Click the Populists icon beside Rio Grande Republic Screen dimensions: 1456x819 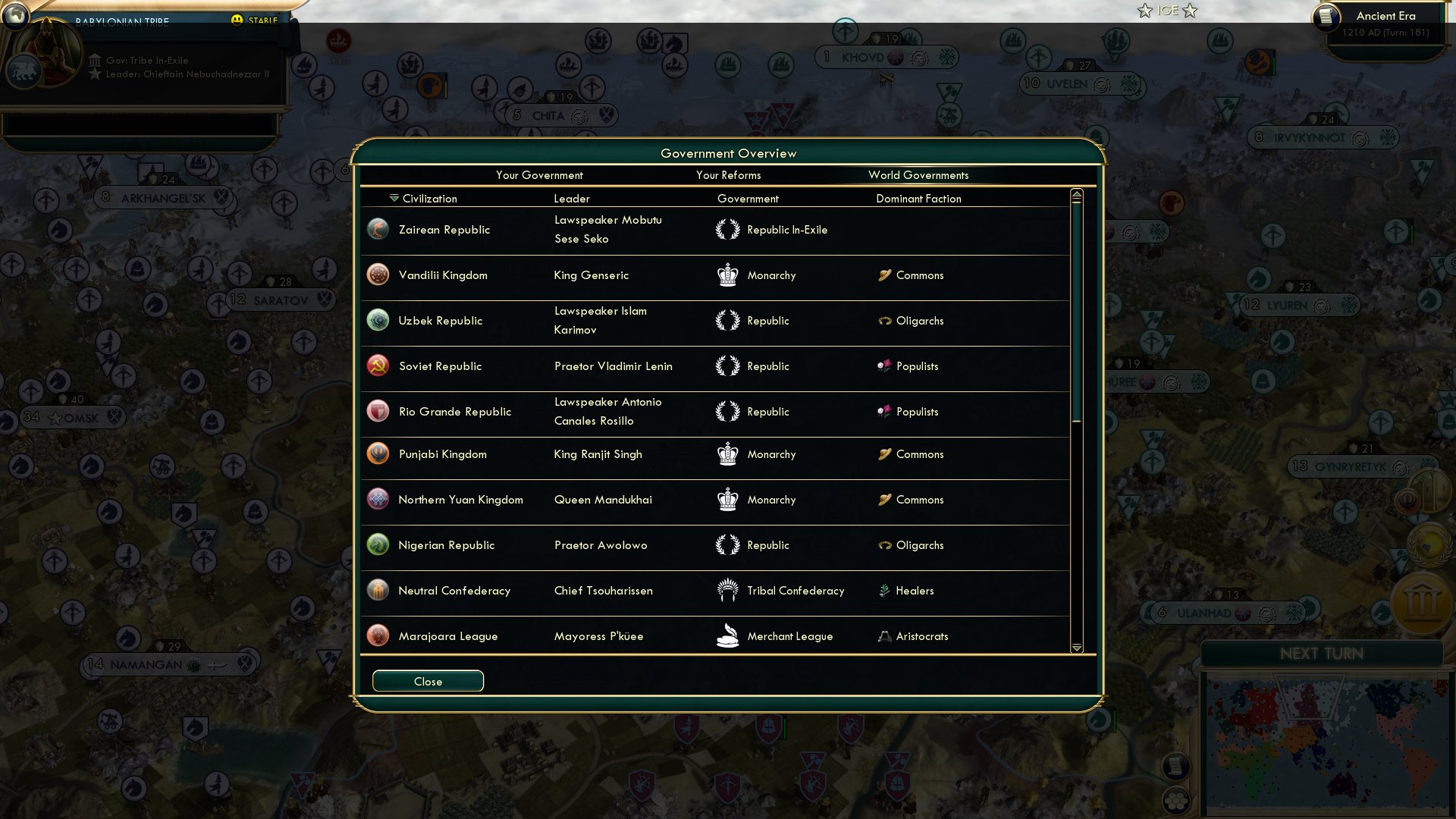883,412
